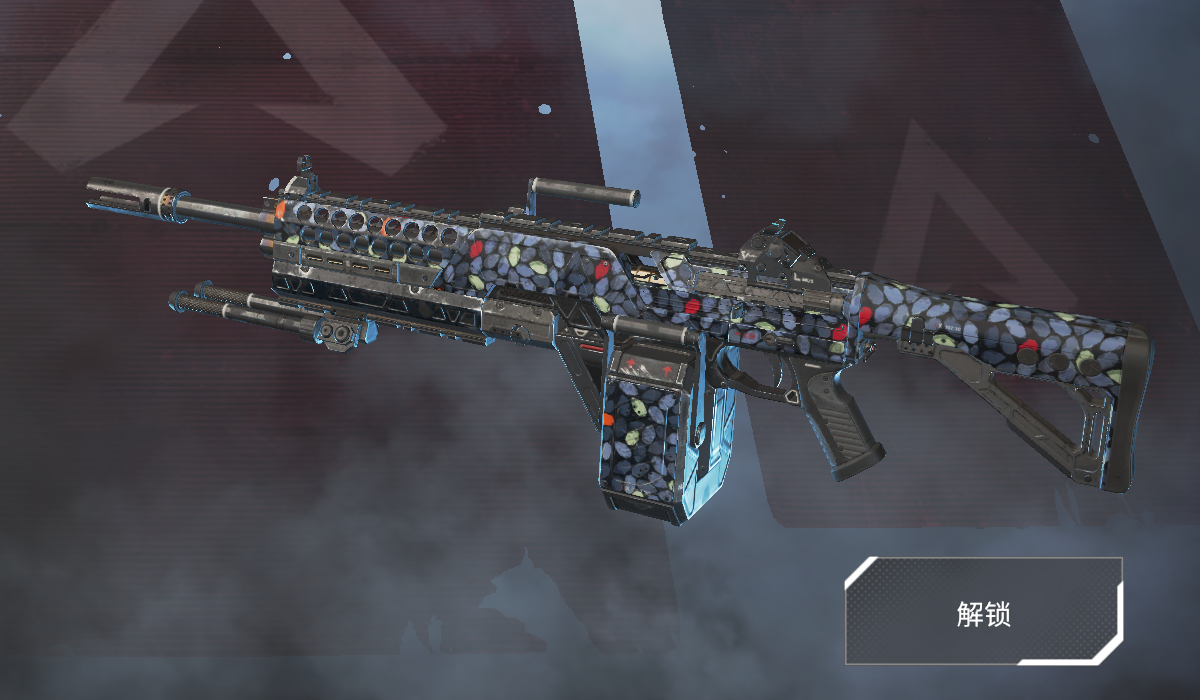Unlock this weapon skin with the 解锁 button

tap(983, 611)
